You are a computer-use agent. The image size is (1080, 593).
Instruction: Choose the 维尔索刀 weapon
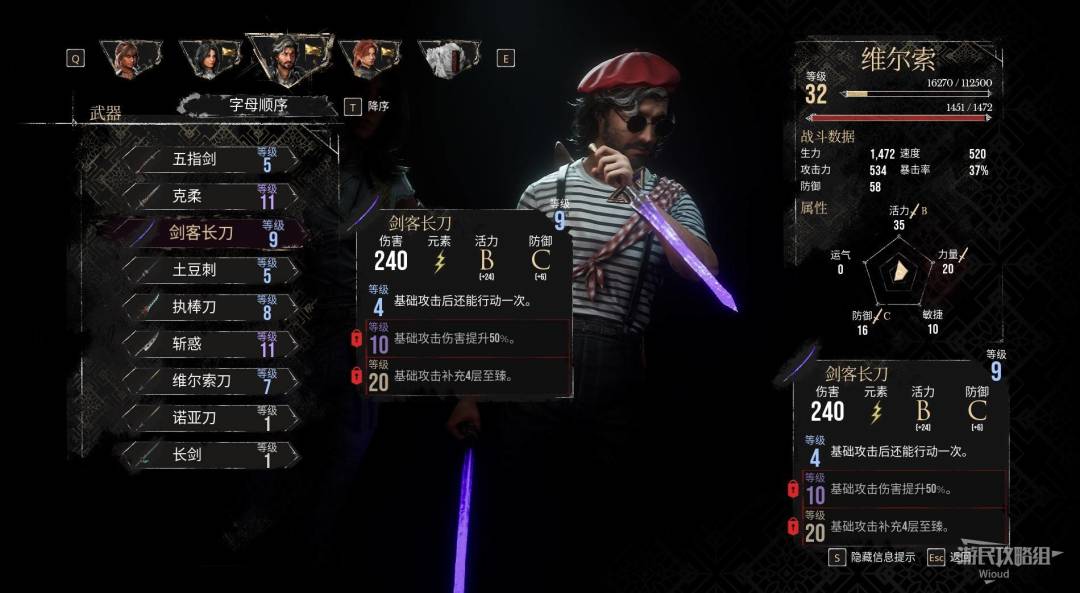208,381
